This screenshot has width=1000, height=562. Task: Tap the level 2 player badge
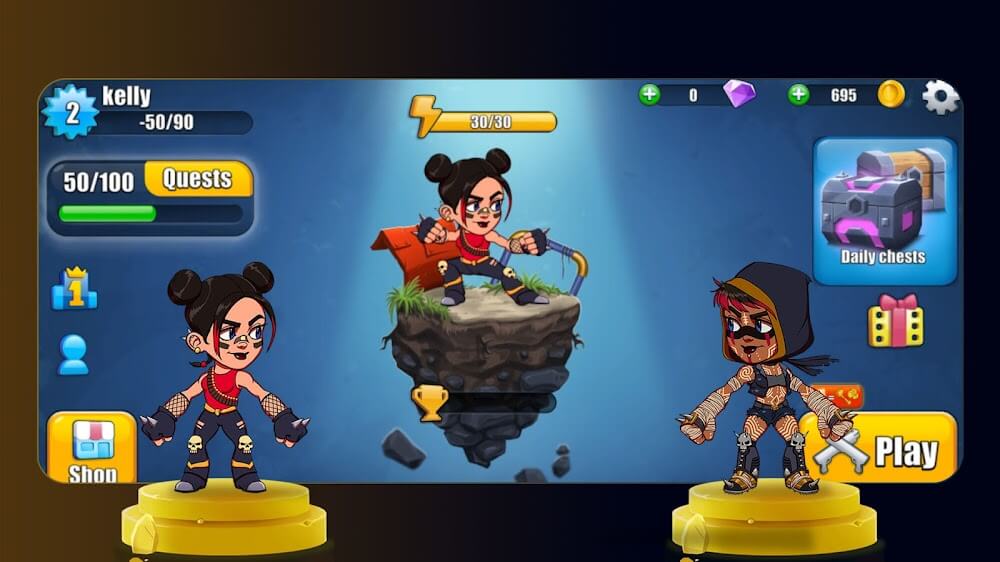pyautogui.click(x=71, y=112)
